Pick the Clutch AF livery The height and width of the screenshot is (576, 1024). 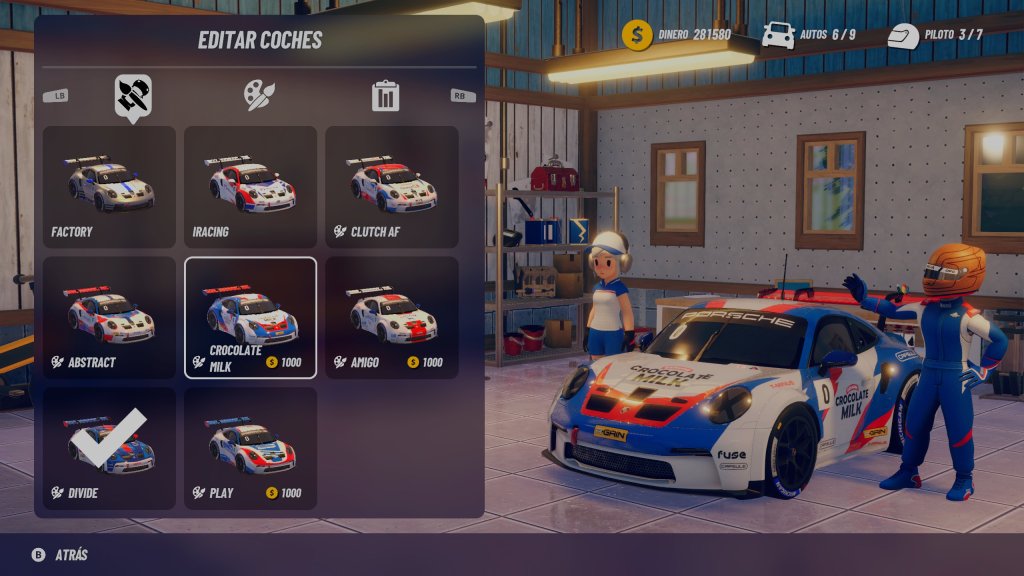point(391,187)
